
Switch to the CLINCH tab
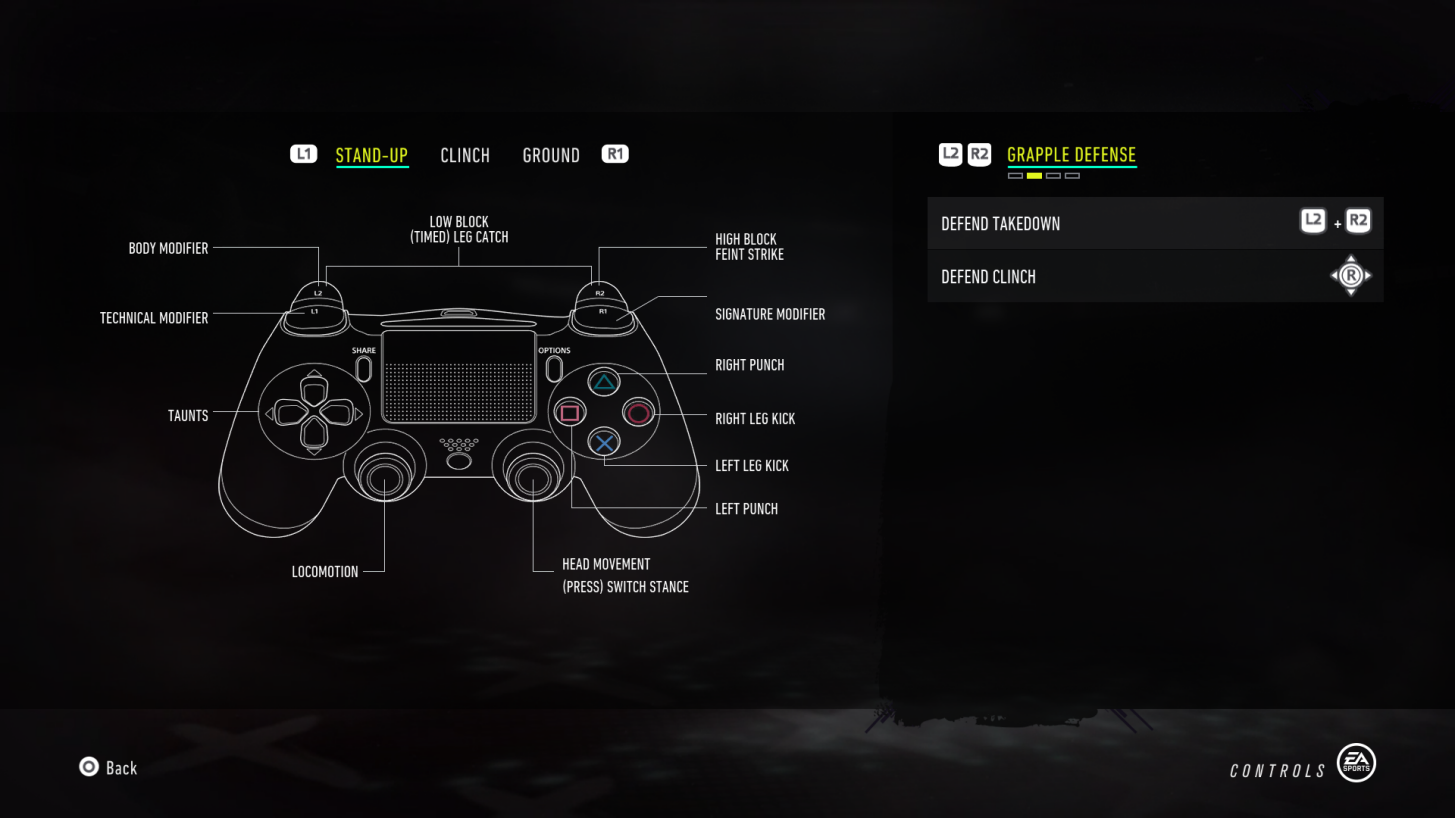(464, 155)
